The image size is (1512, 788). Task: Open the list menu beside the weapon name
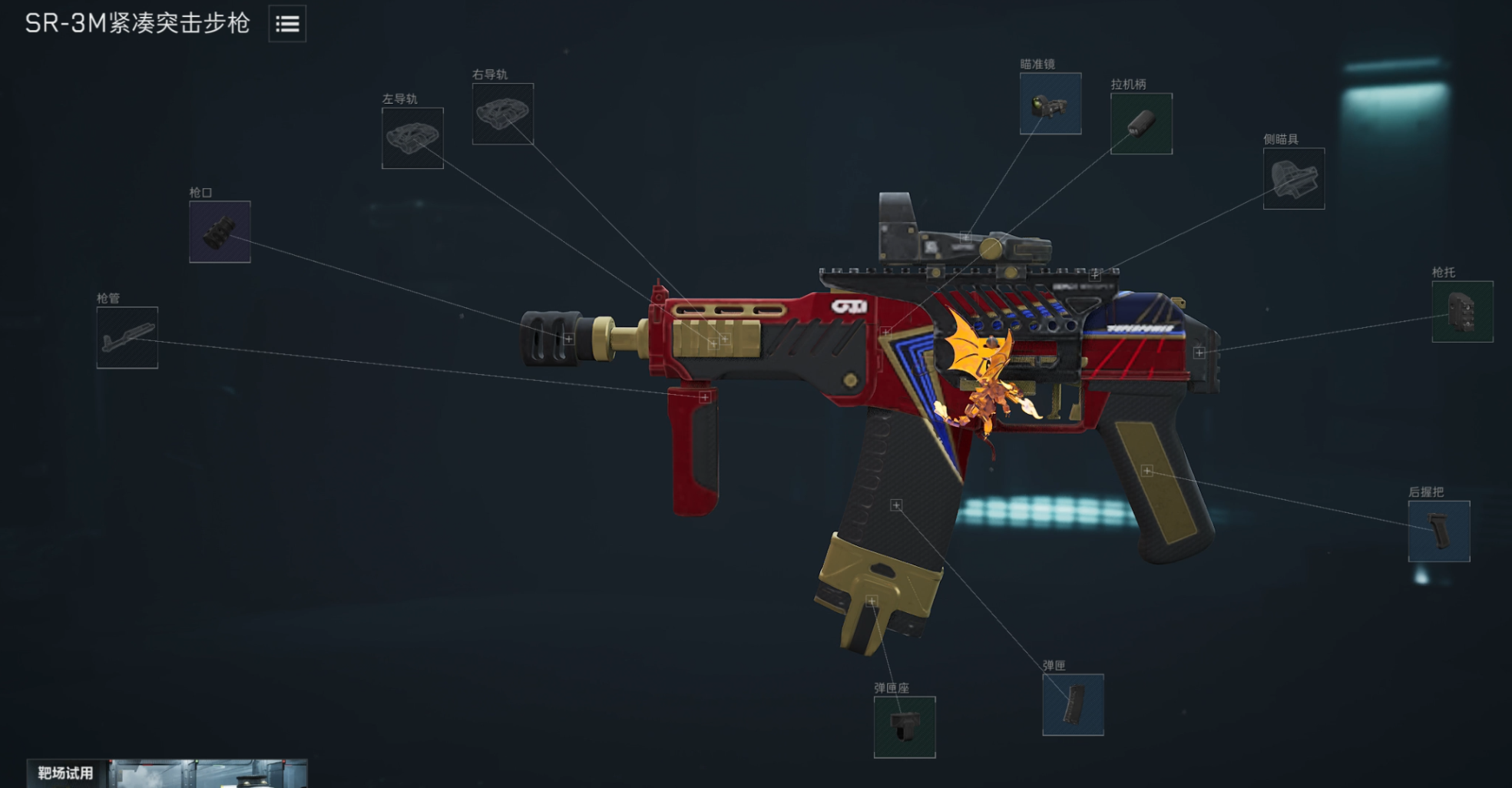click(x=287, y=24)
